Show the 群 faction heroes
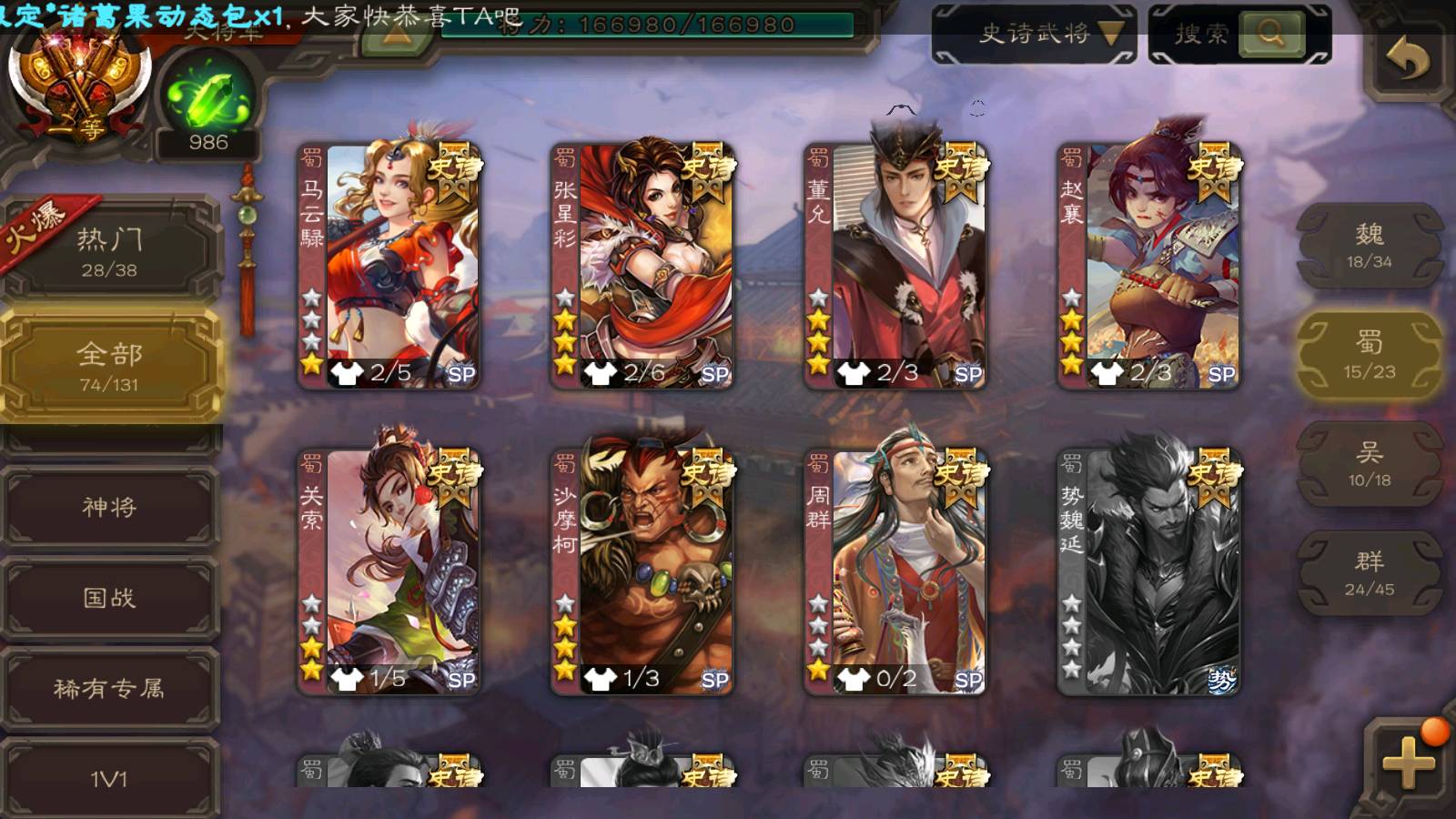 pos(1369,573)
